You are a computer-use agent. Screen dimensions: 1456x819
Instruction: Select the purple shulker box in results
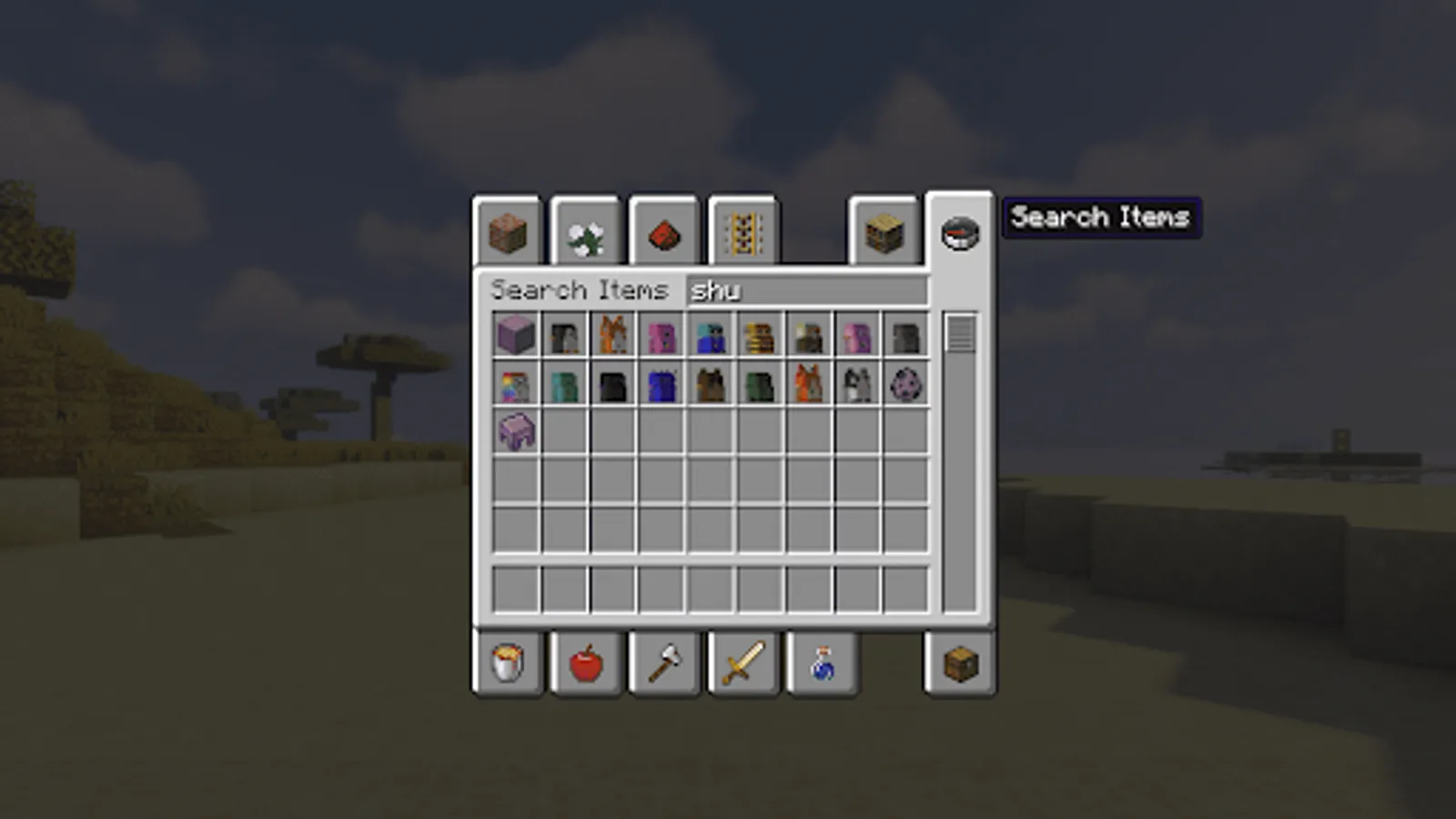[517, 335]
